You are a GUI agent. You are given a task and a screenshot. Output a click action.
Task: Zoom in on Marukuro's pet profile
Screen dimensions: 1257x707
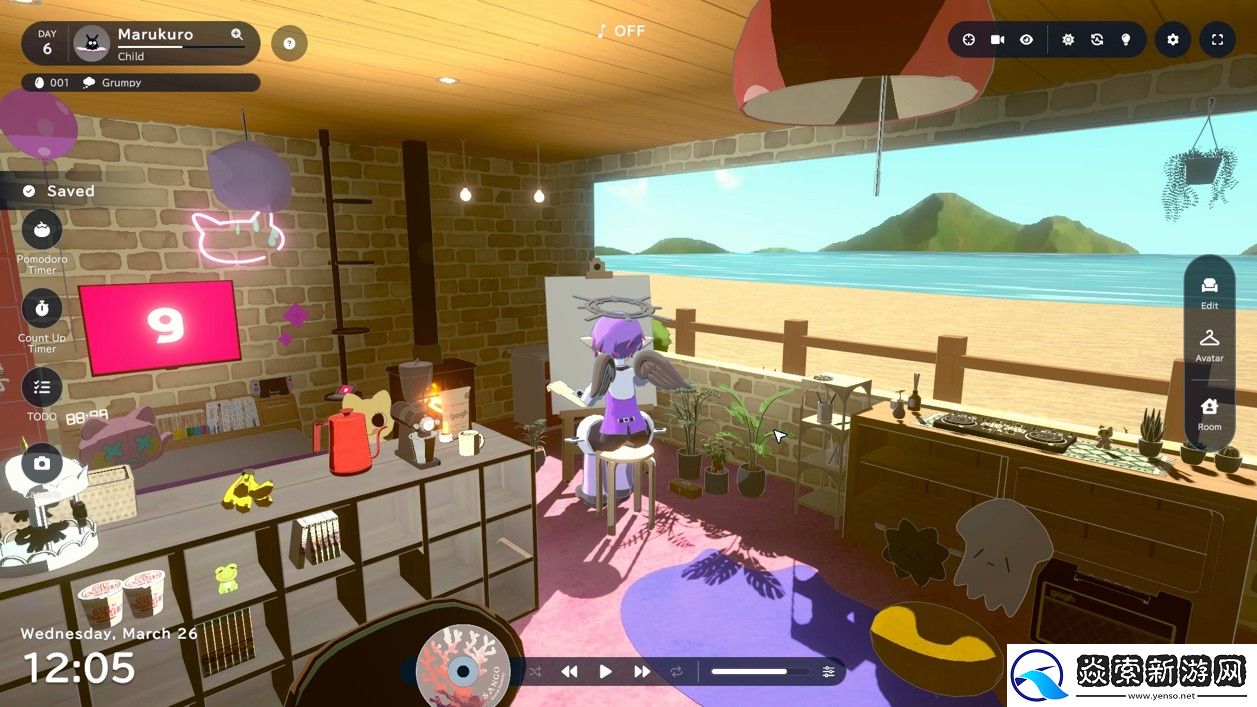coord(237,34)
